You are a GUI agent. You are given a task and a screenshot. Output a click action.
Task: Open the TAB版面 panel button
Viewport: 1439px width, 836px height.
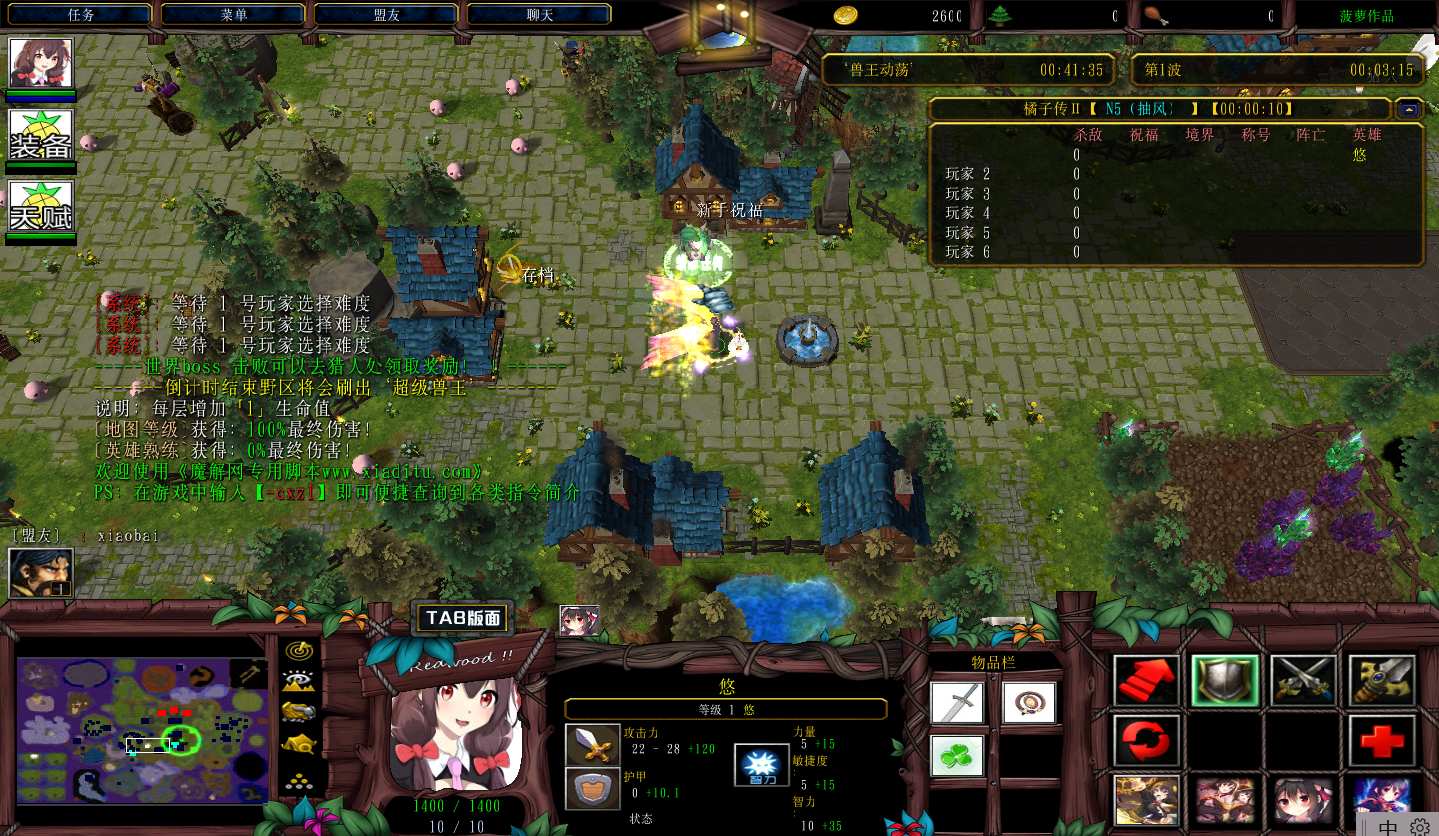(x=462, y=619)
